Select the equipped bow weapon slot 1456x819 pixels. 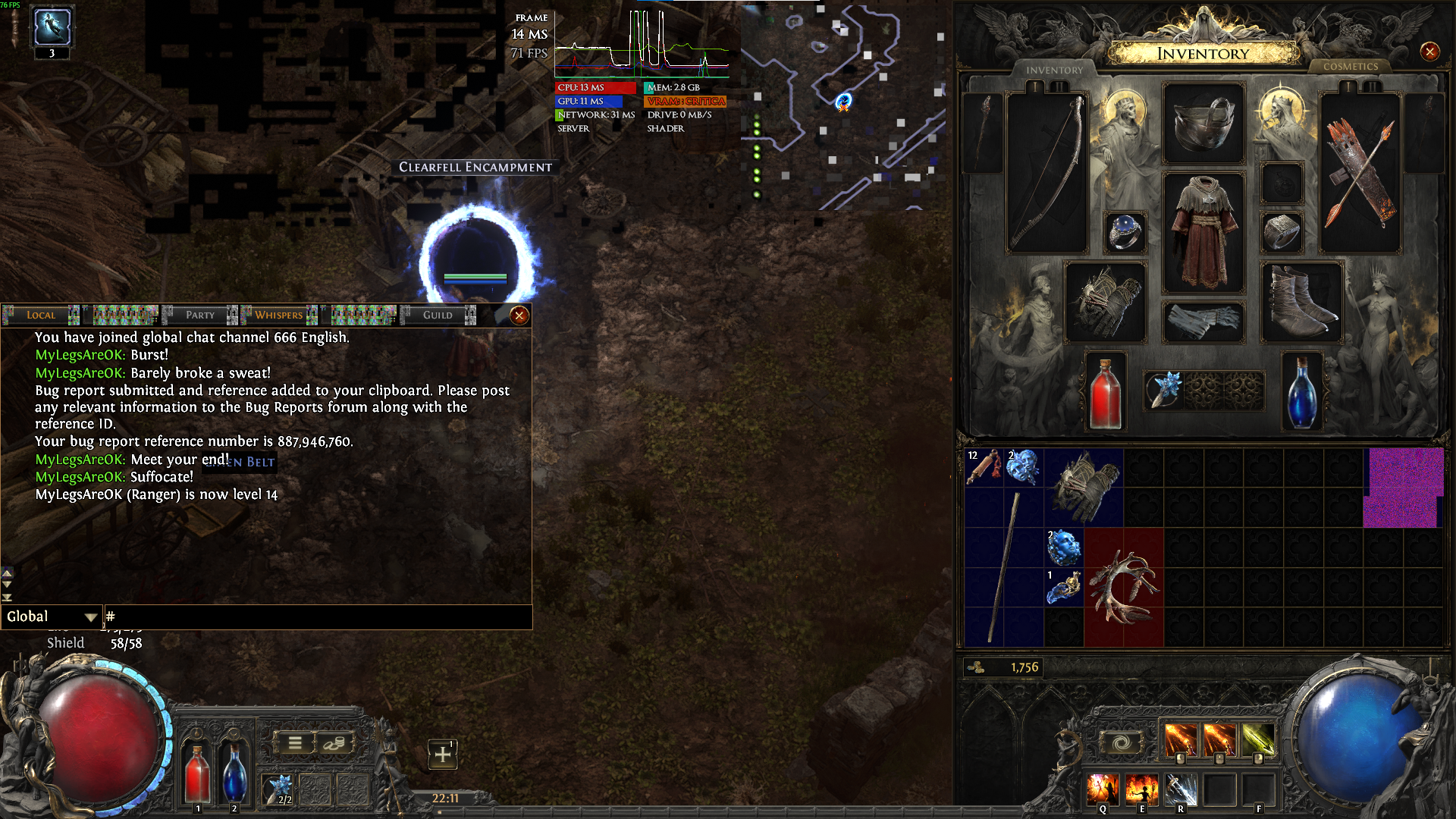point(1046,173)
